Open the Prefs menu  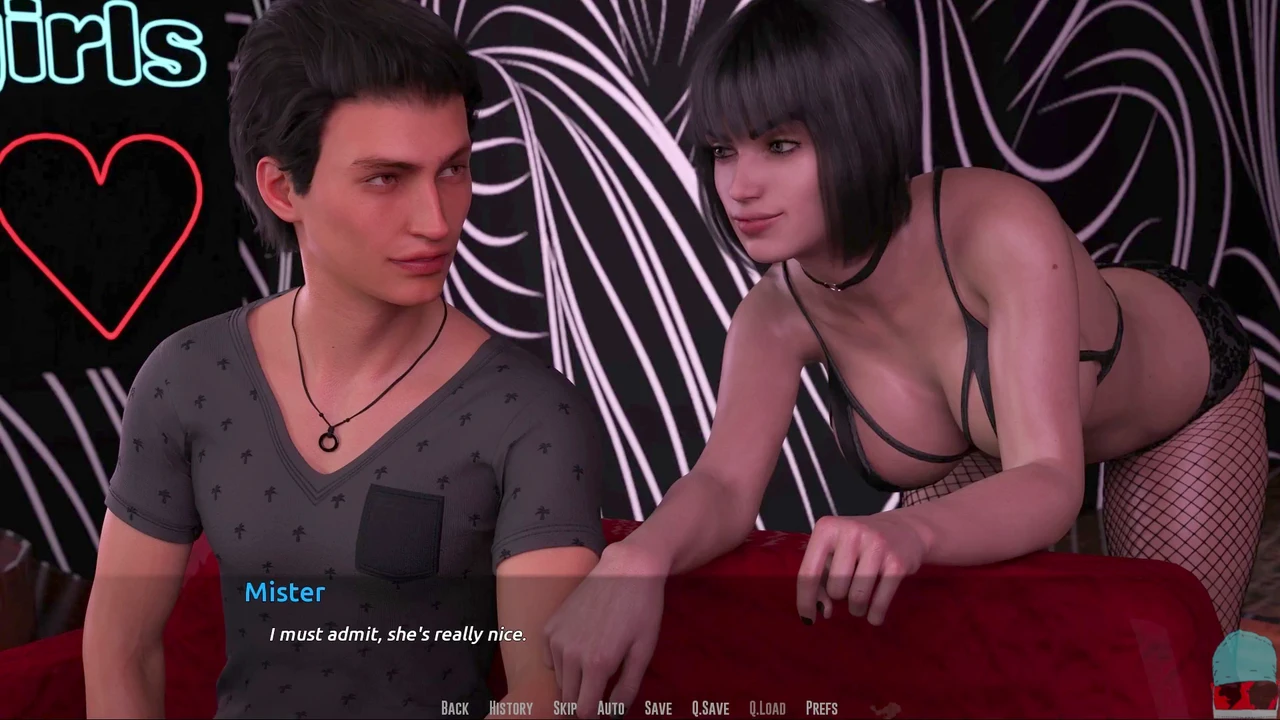tap(821, 708)
